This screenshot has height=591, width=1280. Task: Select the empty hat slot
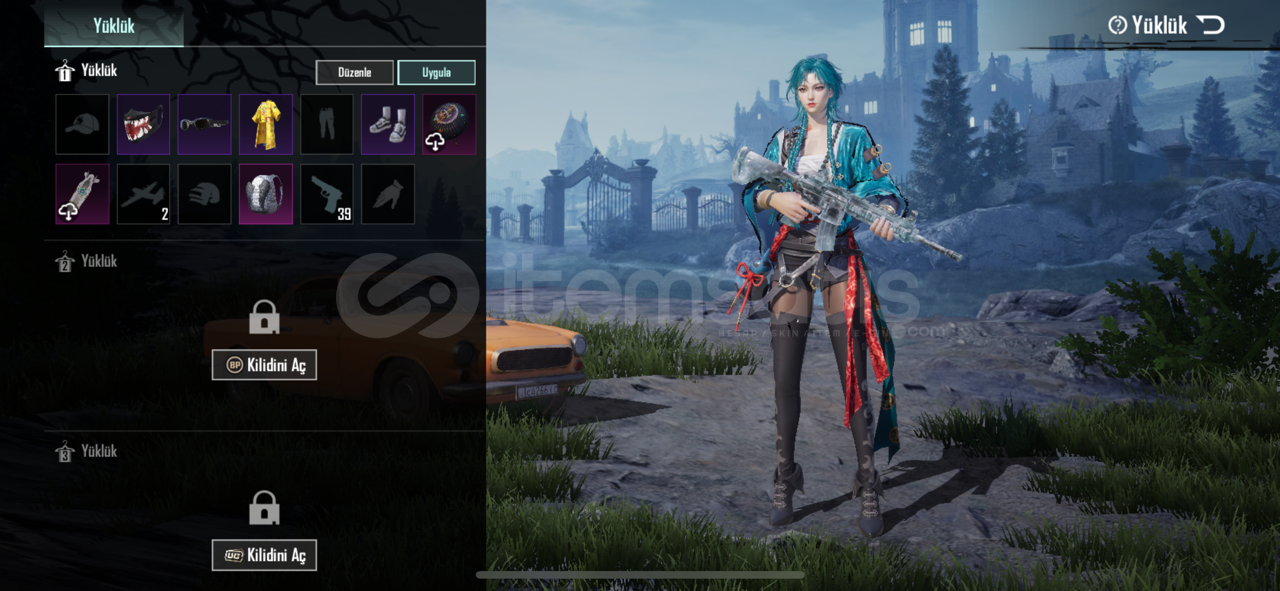click(82, 124)
